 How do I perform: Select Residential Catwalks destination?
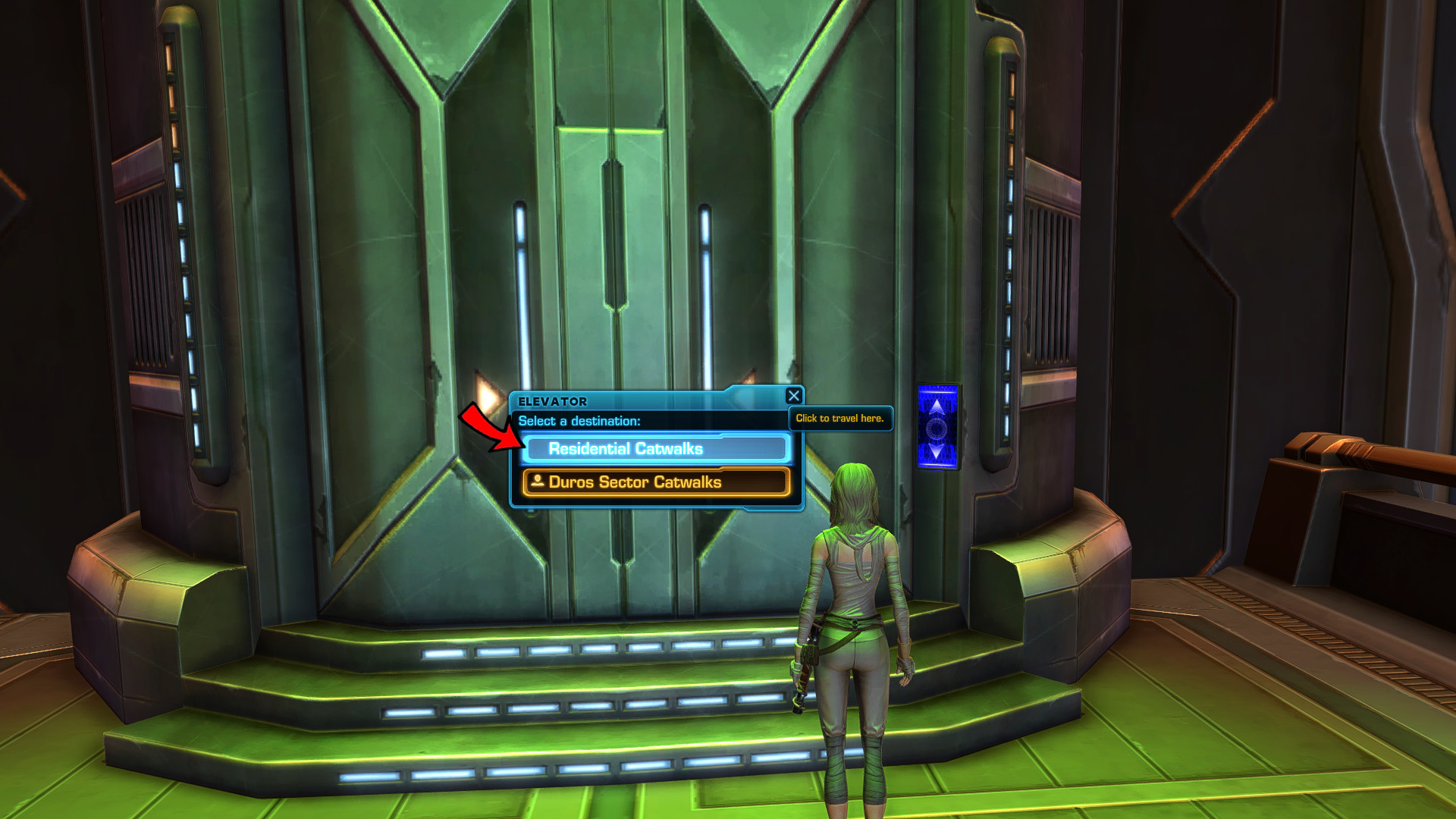pyautogui.click(x=657, y=449)
